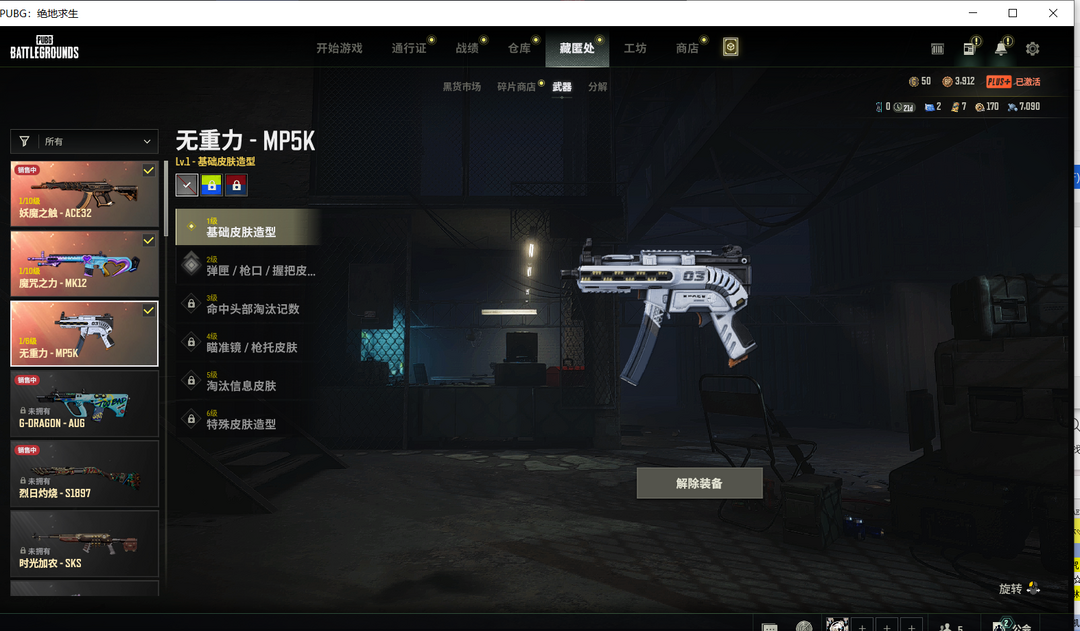1080x631 pixels.
Task: Pick the 烈日灼烧 - S1897 skin
Action: click(x=85, y=473)
